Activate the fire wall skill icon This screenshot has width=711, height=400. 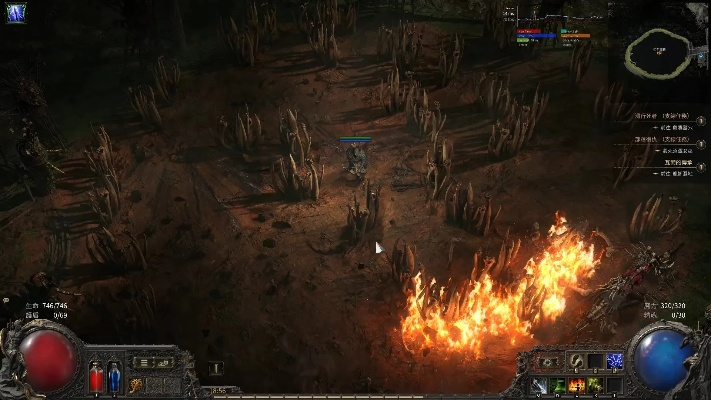[577, 385]
